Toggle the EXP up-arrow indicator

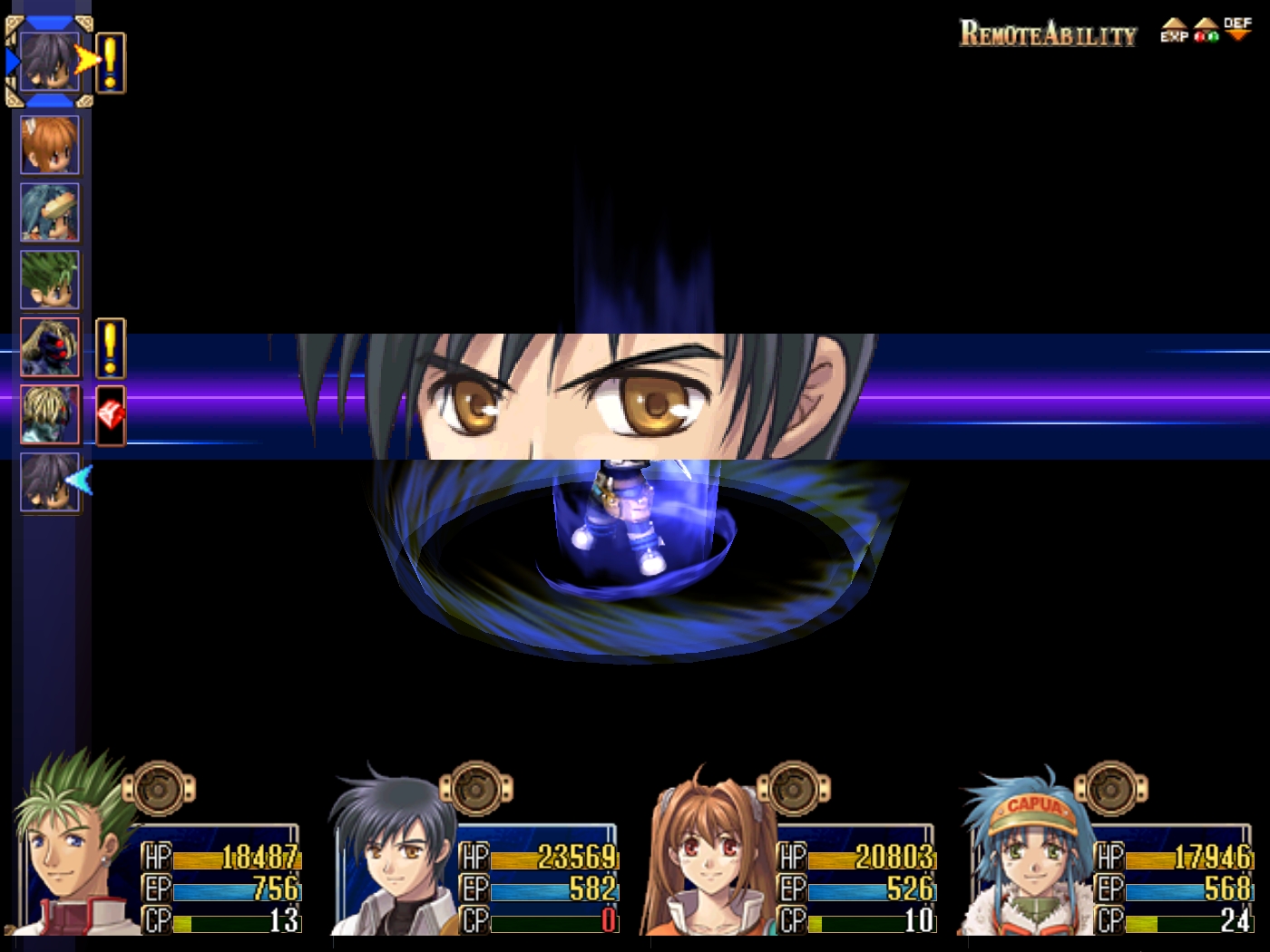[1174, 31]
